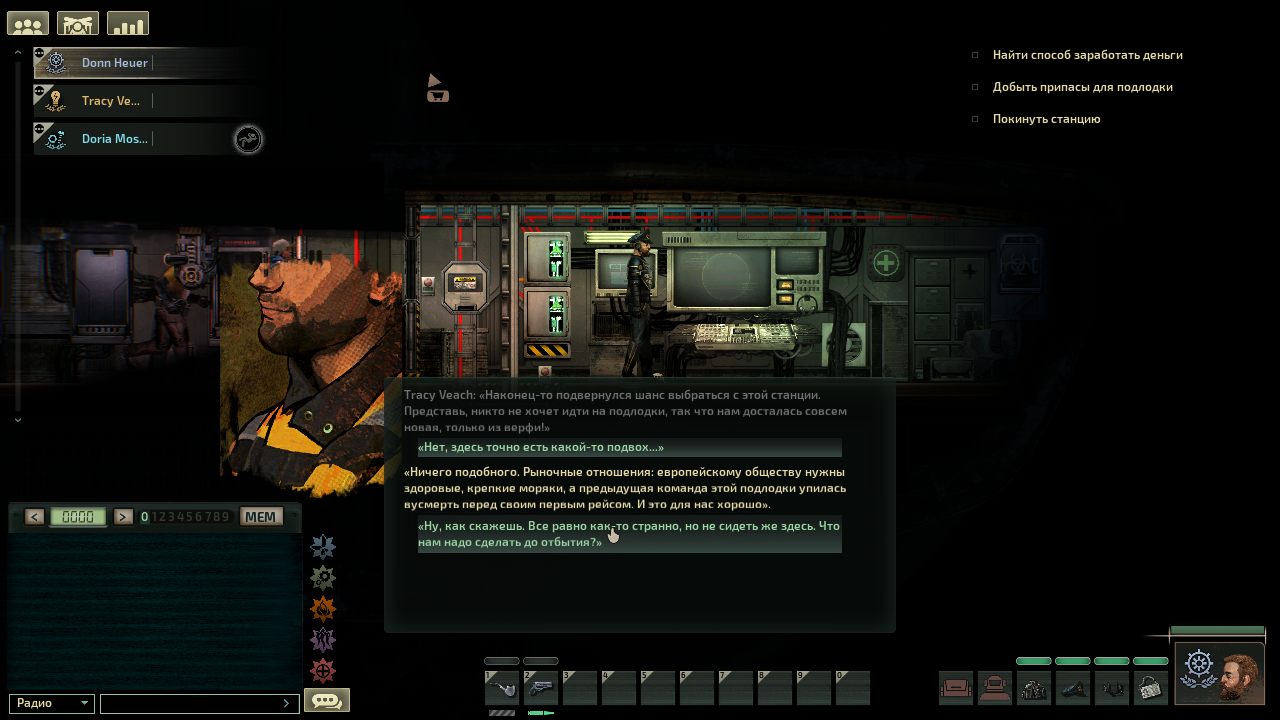1280x720 pixels.
Task: Select the revolver hotbar slot
Action: coord(541,688)
